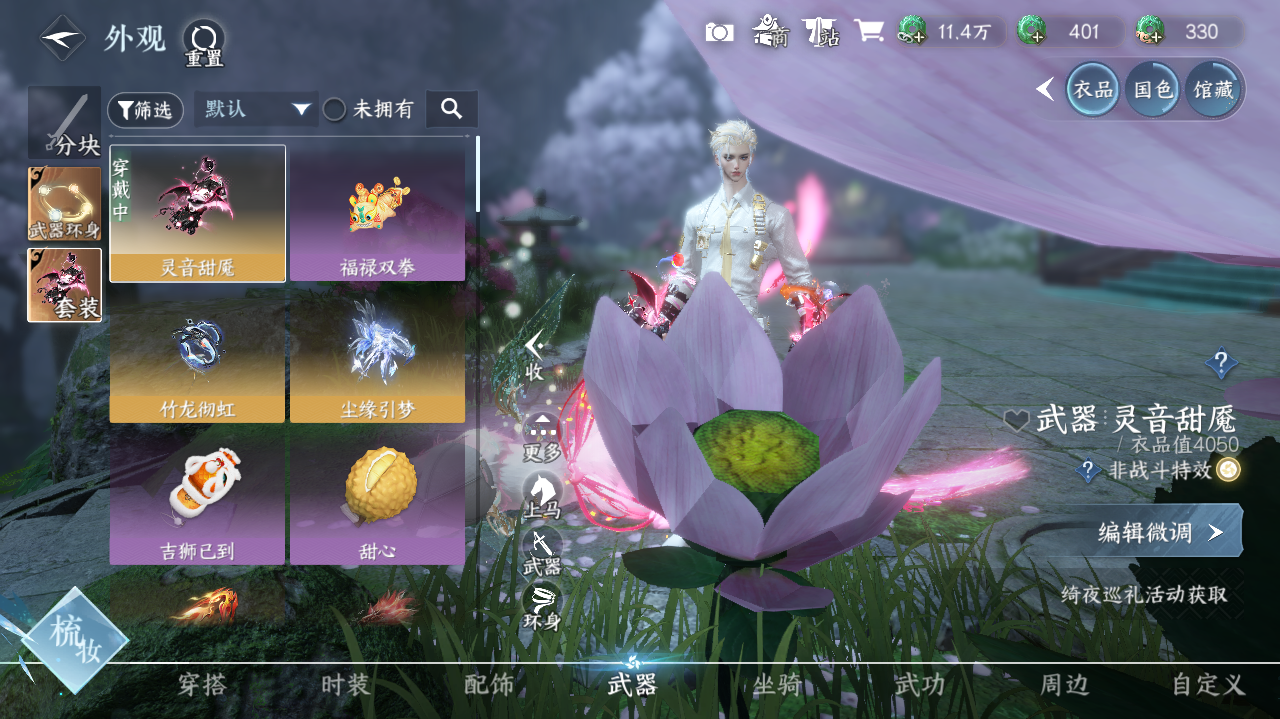
Task: Click the 编辑微调 button
Action: [1158, 532]
